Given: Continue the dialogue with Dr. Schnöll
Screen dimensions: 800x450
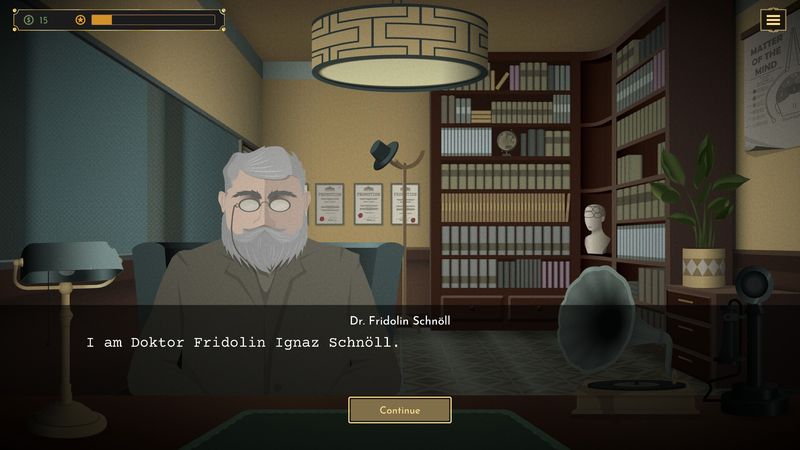Looking at the screenshot, I should 399,410.
